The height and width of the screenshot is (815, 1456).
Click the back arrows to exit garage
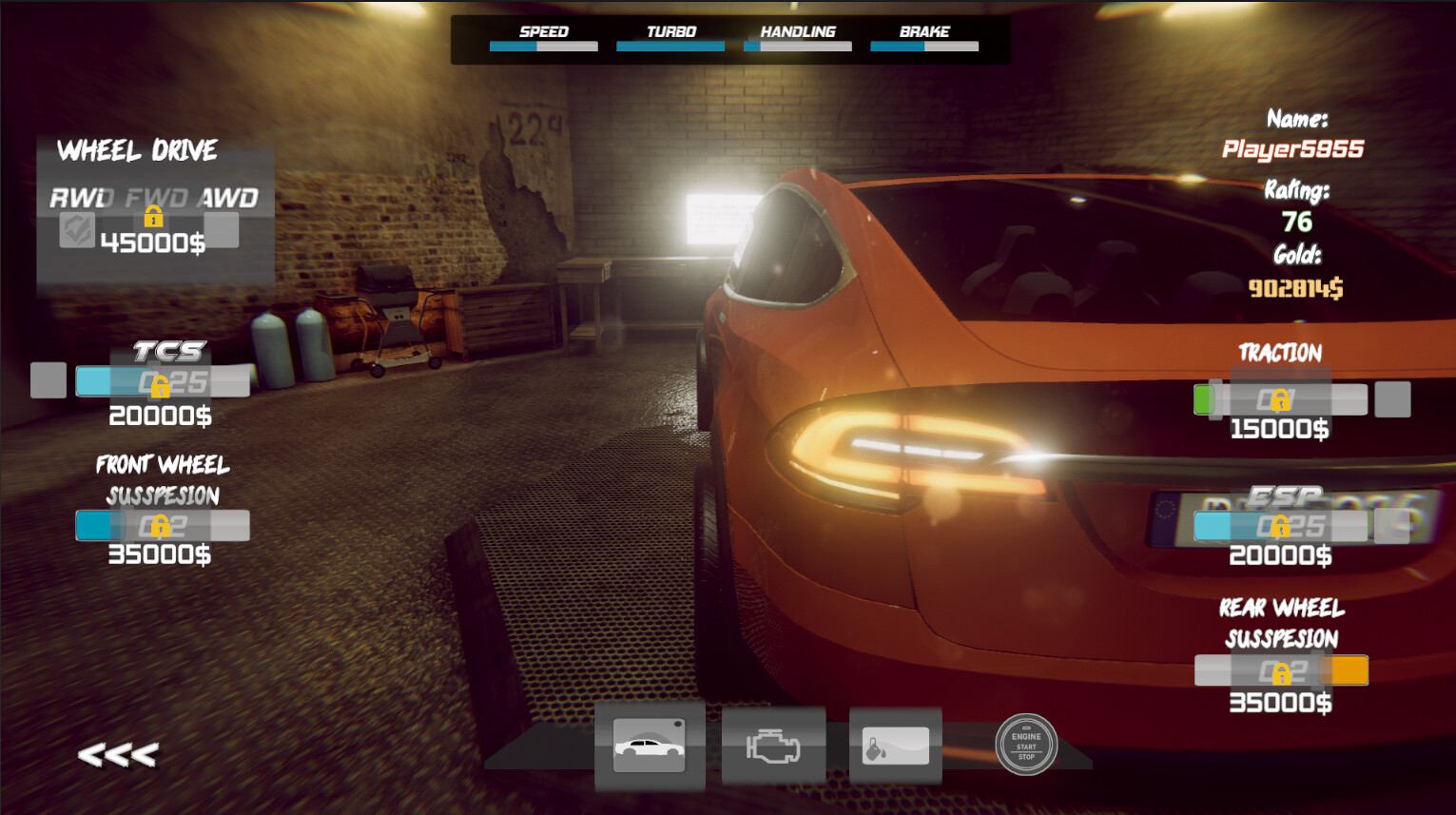(118, 754)
